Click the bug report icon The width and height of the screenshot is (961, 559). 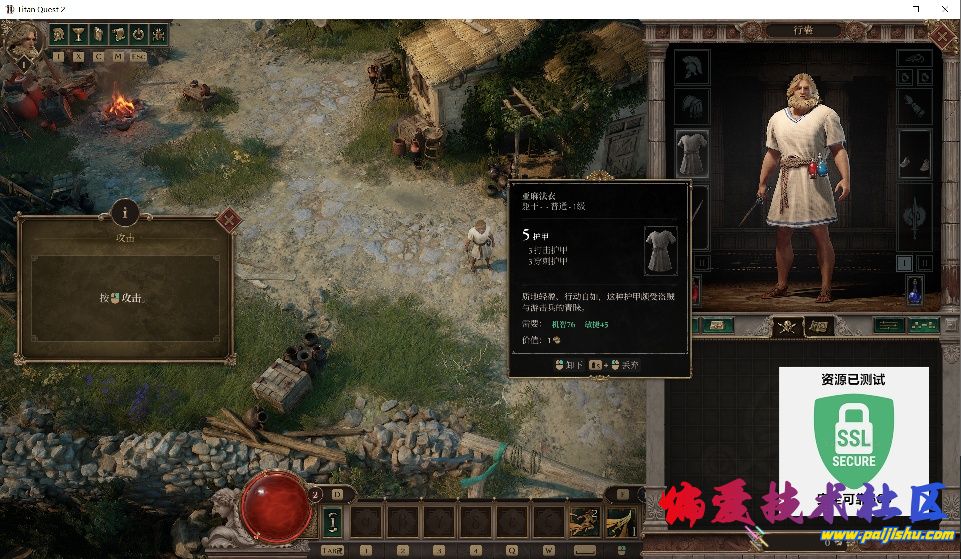156,34
